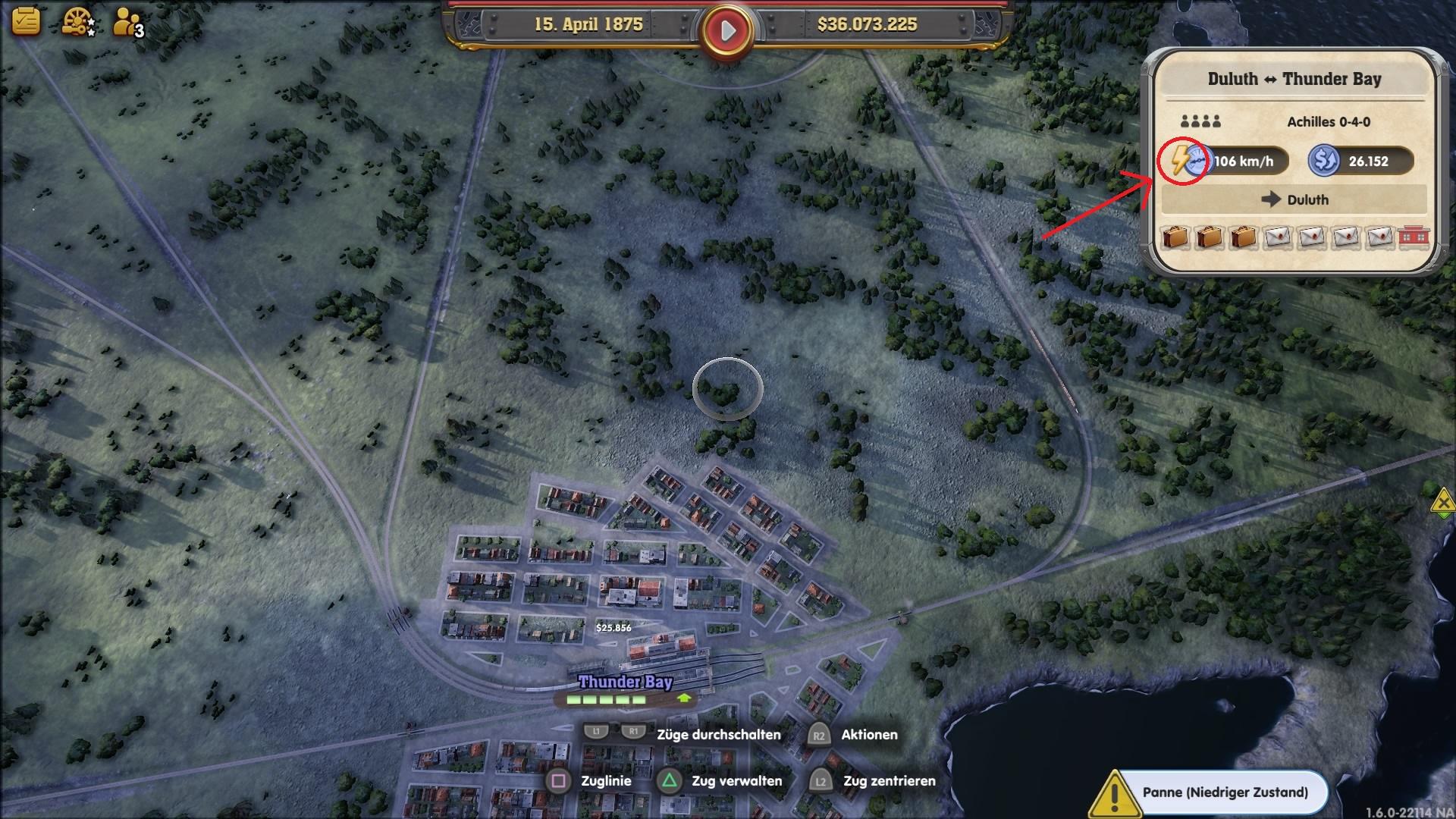Click the lightning bolt speed boost icon
The image size is (1456, 819).
[1180, 161]
